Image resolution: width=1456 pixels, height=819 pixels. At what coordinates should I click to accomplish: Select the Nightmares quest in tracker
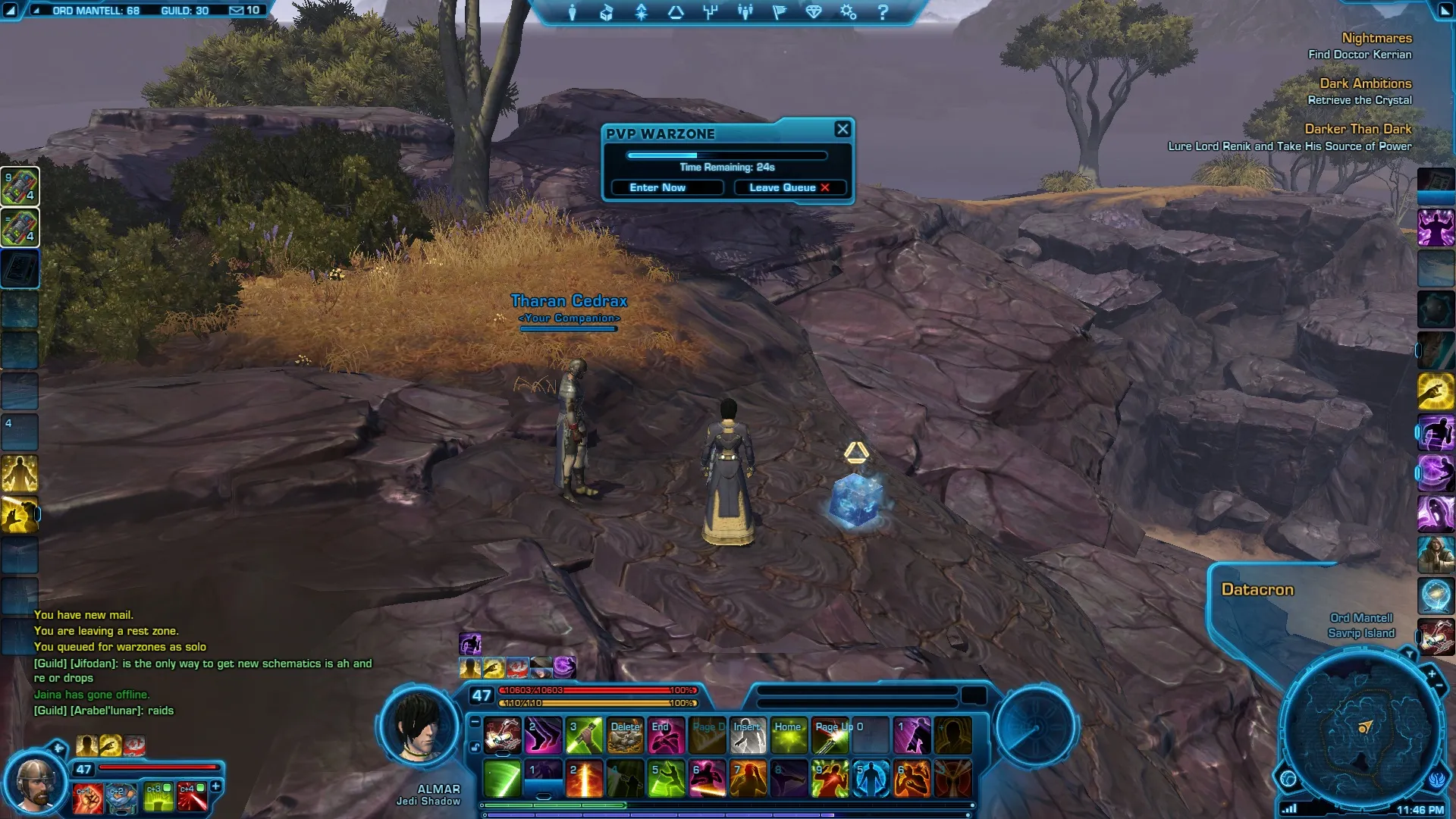tap(1376, 38)
